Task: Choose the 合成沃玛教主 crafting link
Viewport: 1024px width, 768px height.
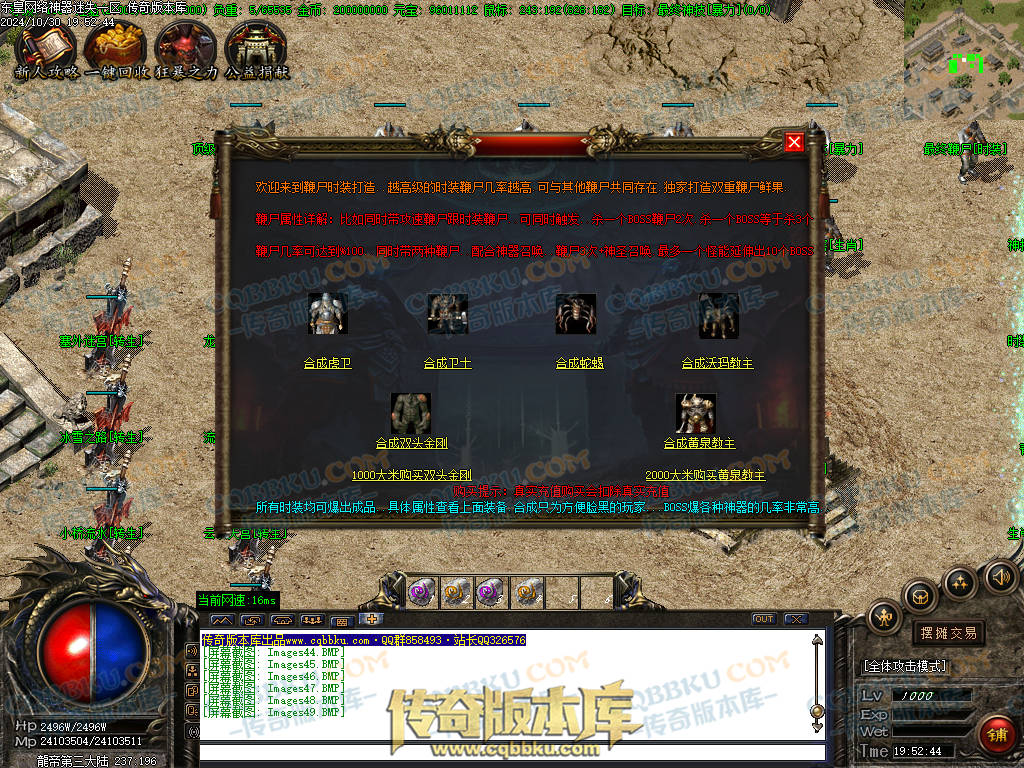Action: [x=717, y=363]
